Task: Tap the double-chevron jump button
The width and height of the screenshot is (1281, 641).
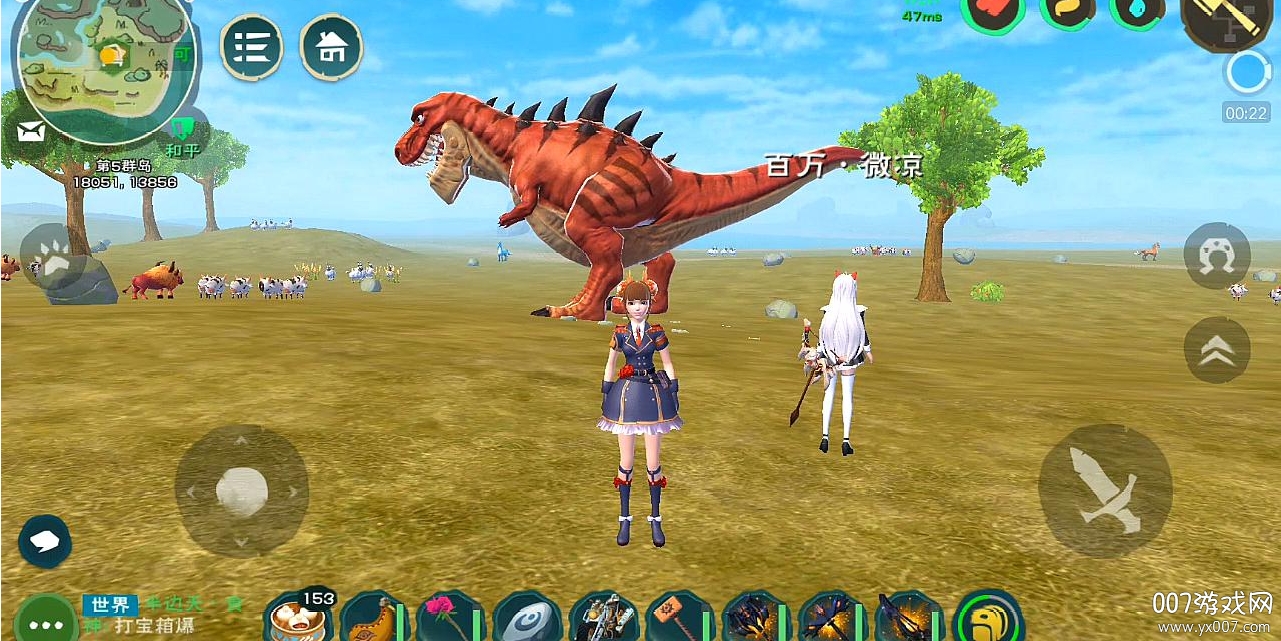Action: coord(1217,350)
